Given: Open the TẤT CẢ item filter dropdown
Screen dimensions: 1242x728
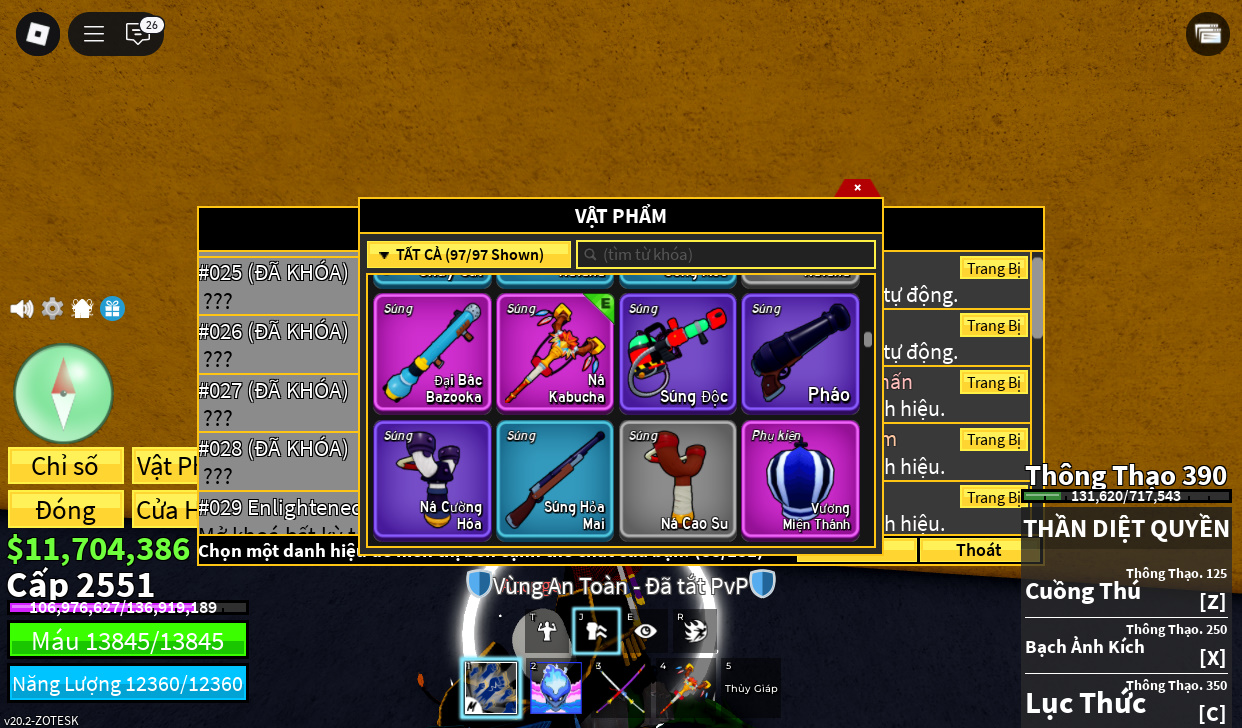Looking at the screenshot, I should 469,255.
